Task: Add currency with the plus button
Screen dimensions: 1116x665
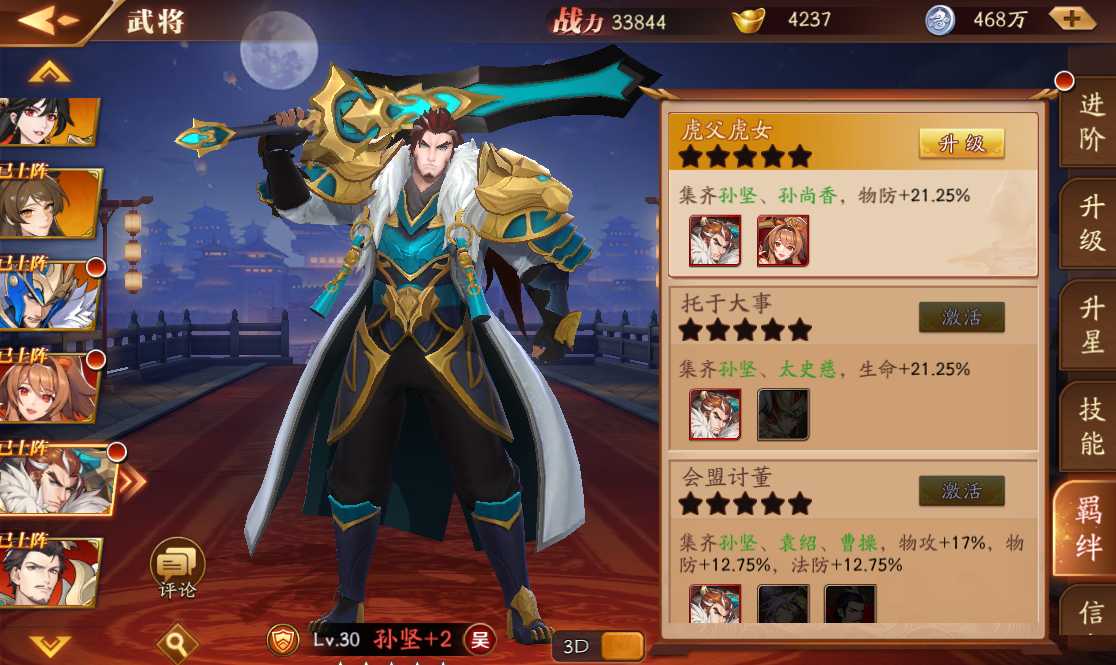Action: 1071,19
